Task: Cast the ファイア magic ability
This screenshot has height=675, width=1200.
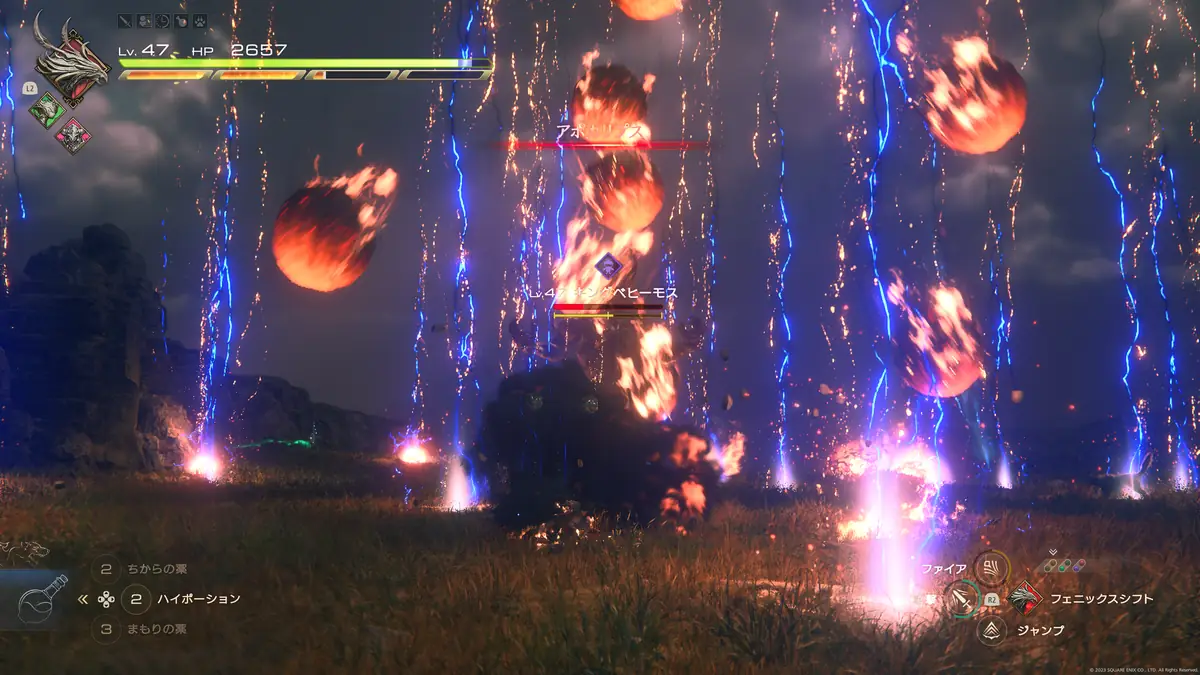Action: [x=991, y=569]
